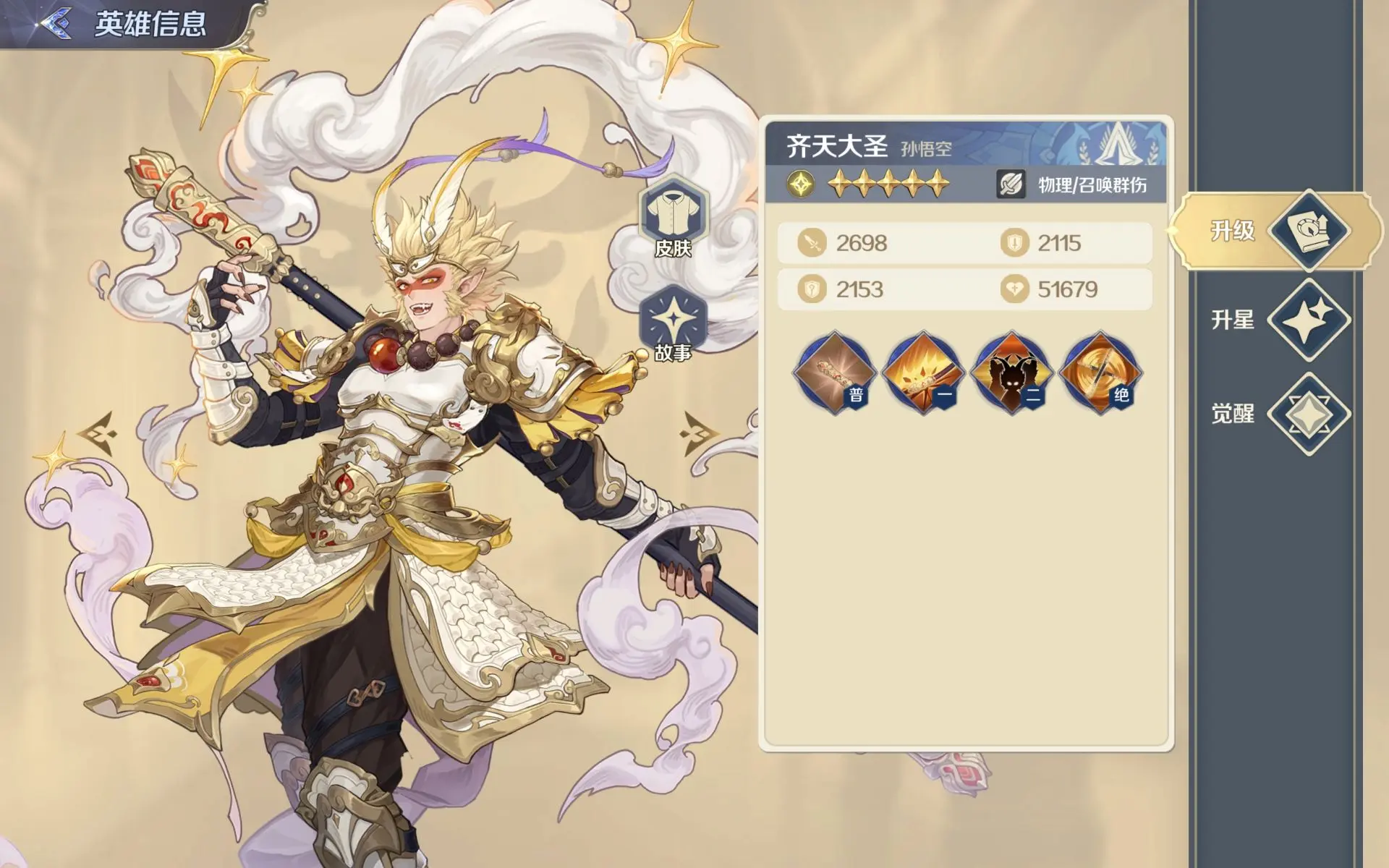Select the 物理/召唤群伤 damage type icon

(x=1011, y=183)
